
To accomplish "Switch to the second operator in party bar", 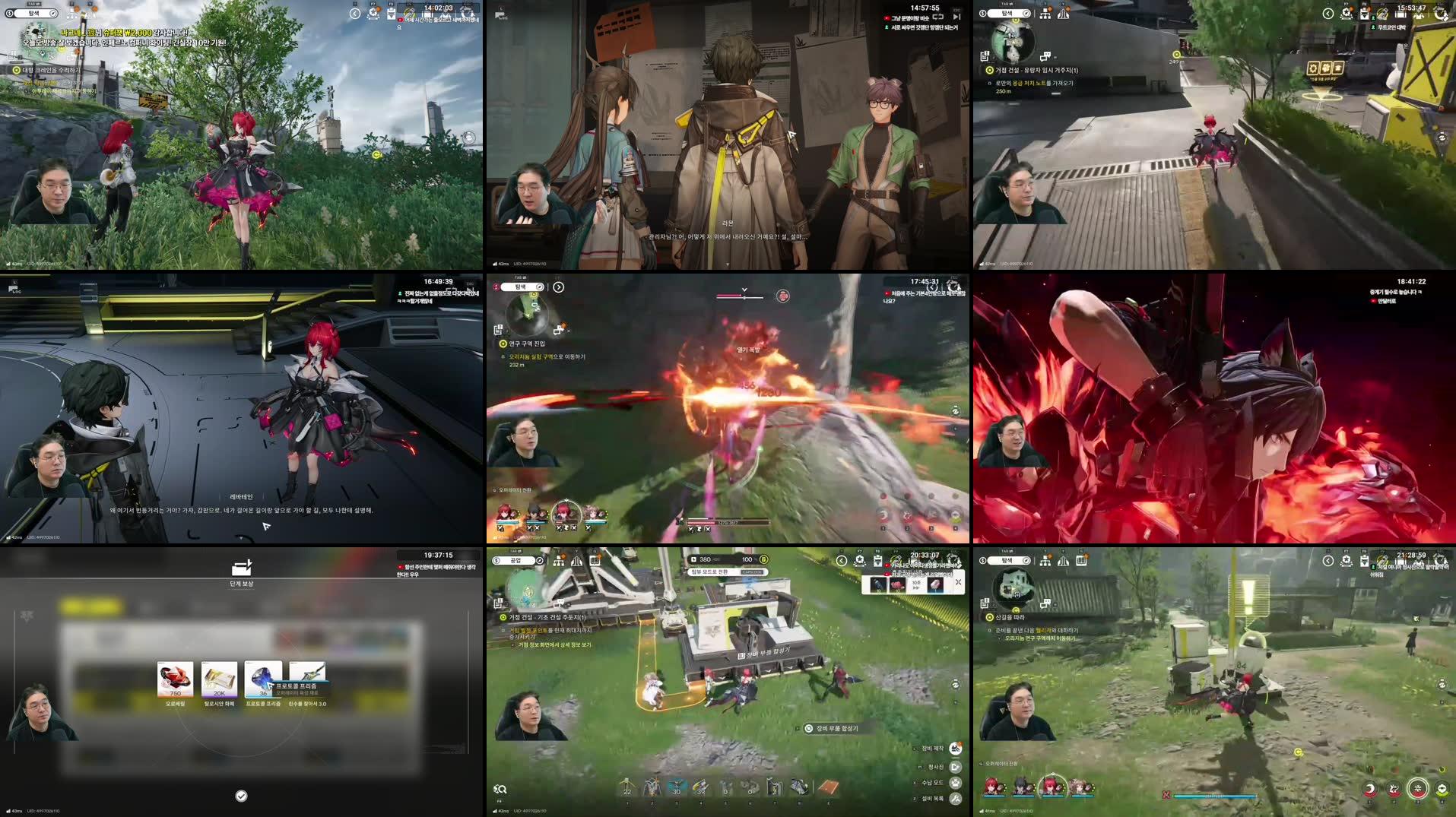I will 1020,785.
